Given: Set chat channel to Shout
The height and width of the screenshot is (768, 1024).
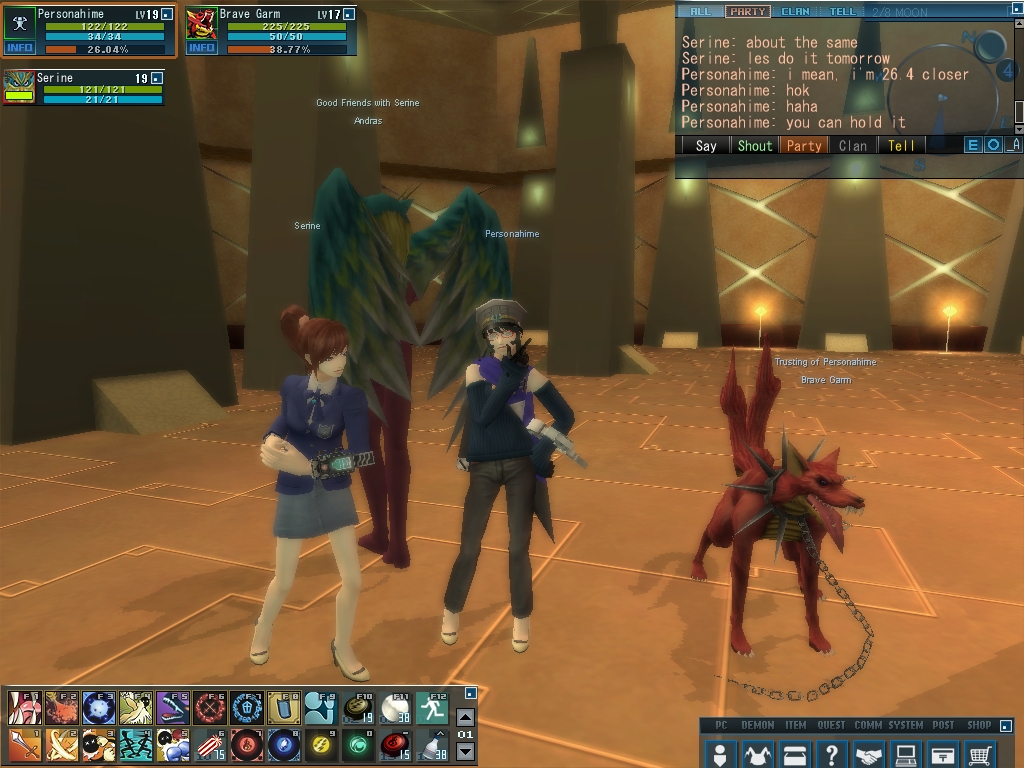Looking at the screenshot, I should click(755, 145).
